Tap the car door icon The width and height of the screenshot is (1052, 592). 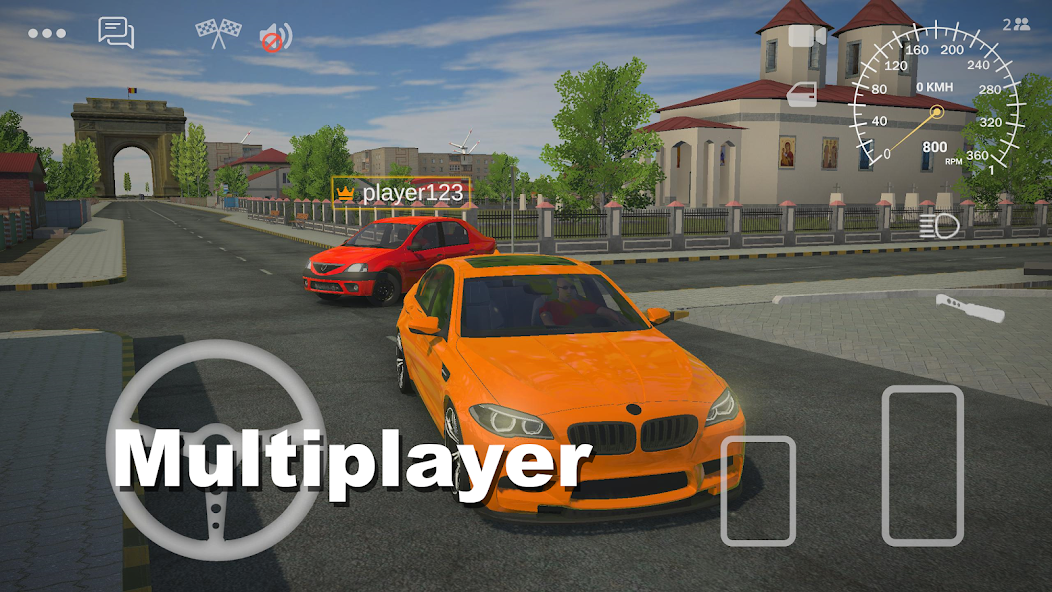pyautogui.click(x=802, y=95)
